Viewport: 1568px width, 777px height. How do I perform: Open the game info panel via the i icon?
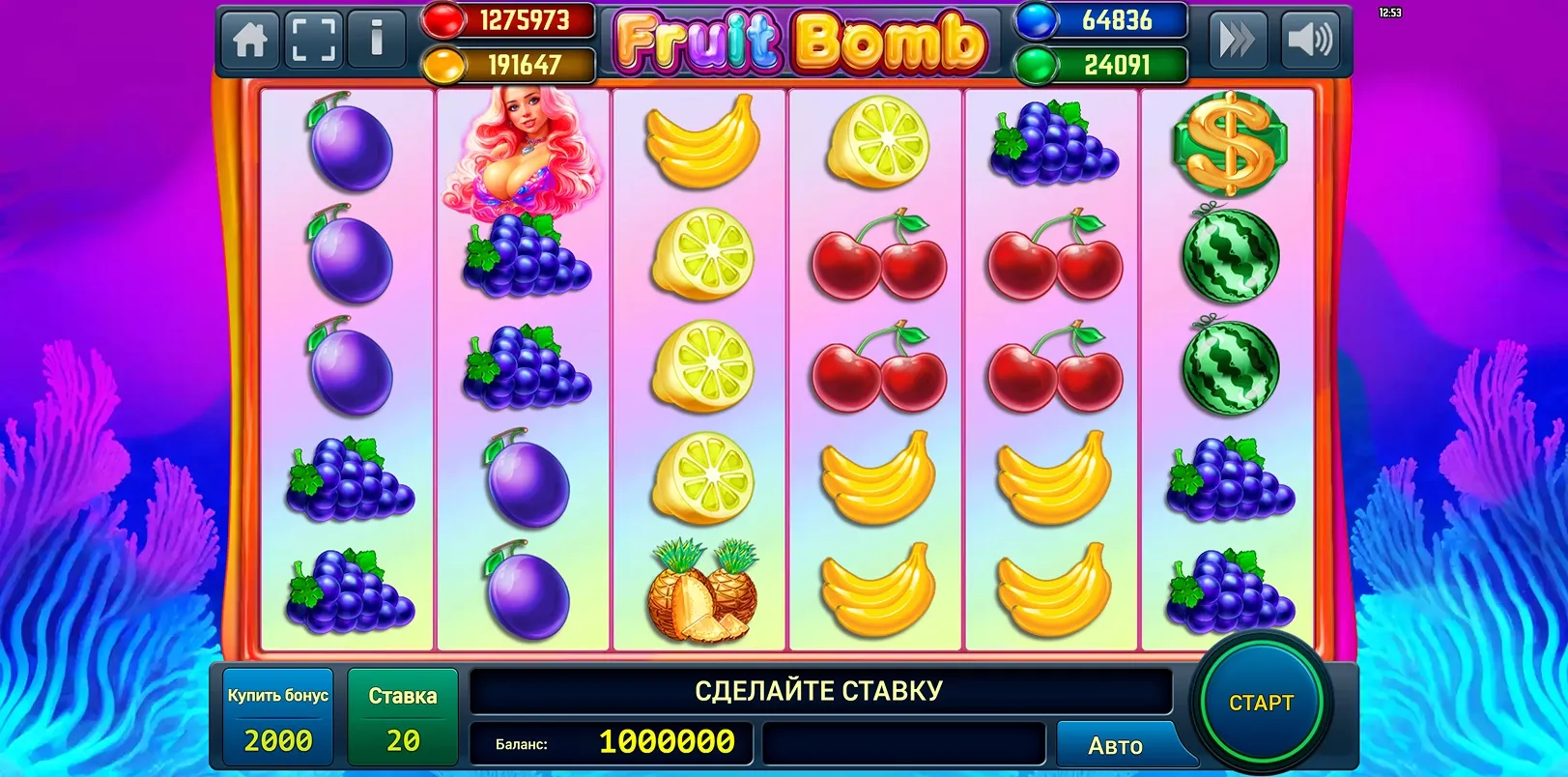pyautogui.click(x=377, y=40)
